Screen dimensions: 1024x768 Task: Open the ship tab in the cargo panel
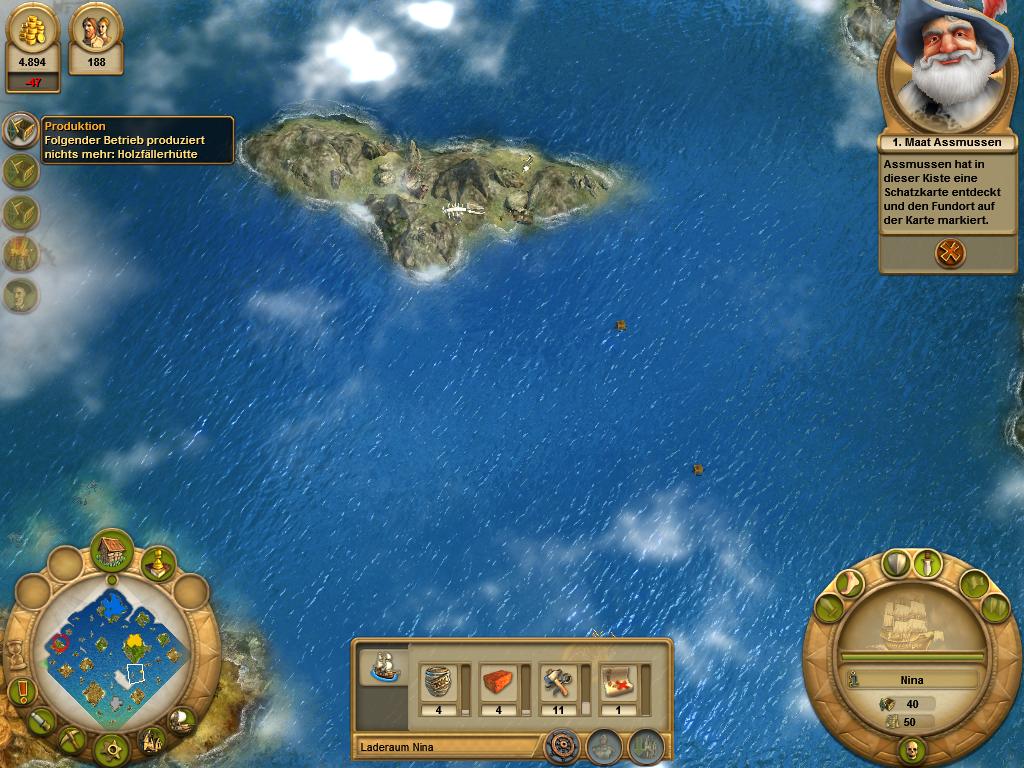pos(383,667)
